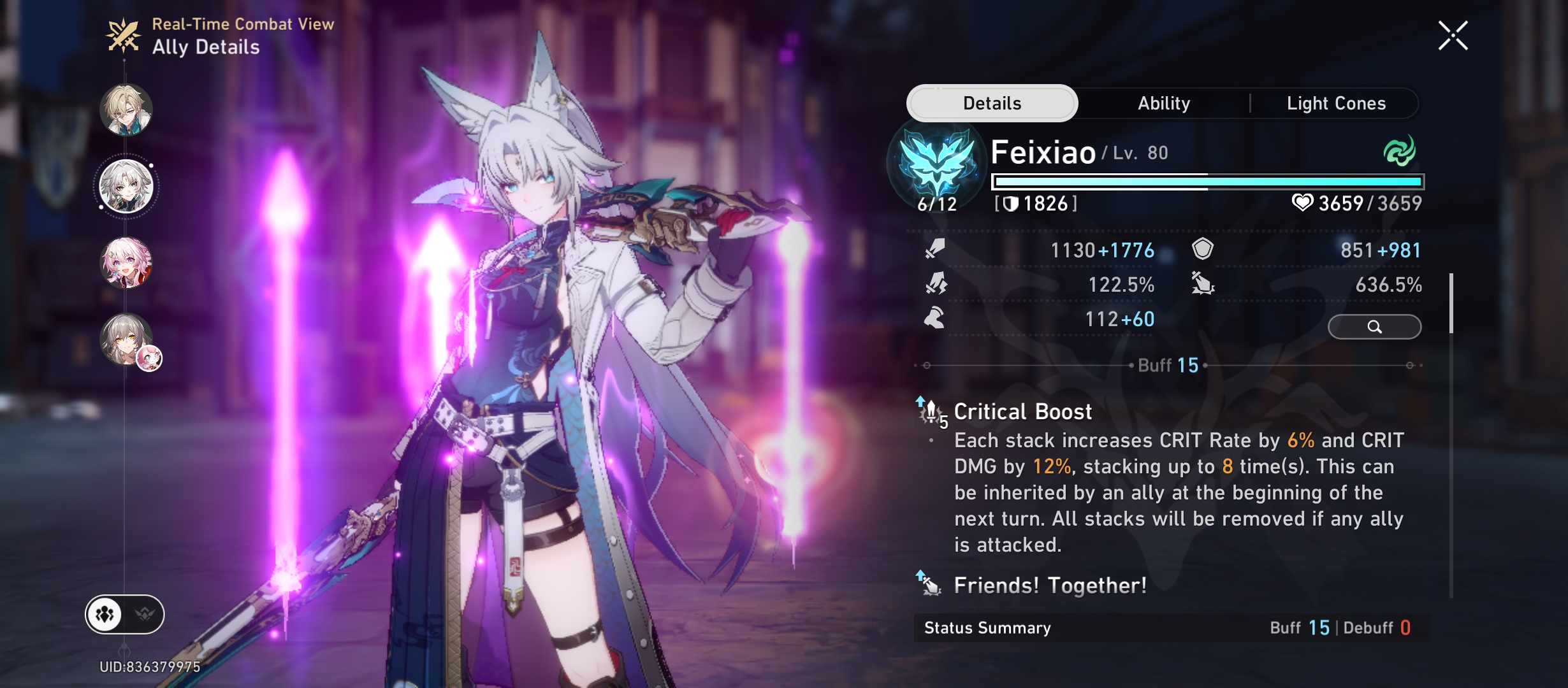Close the Ally Details screen
Viewport: 1568px width, 688px height.
pos(1453,36)
